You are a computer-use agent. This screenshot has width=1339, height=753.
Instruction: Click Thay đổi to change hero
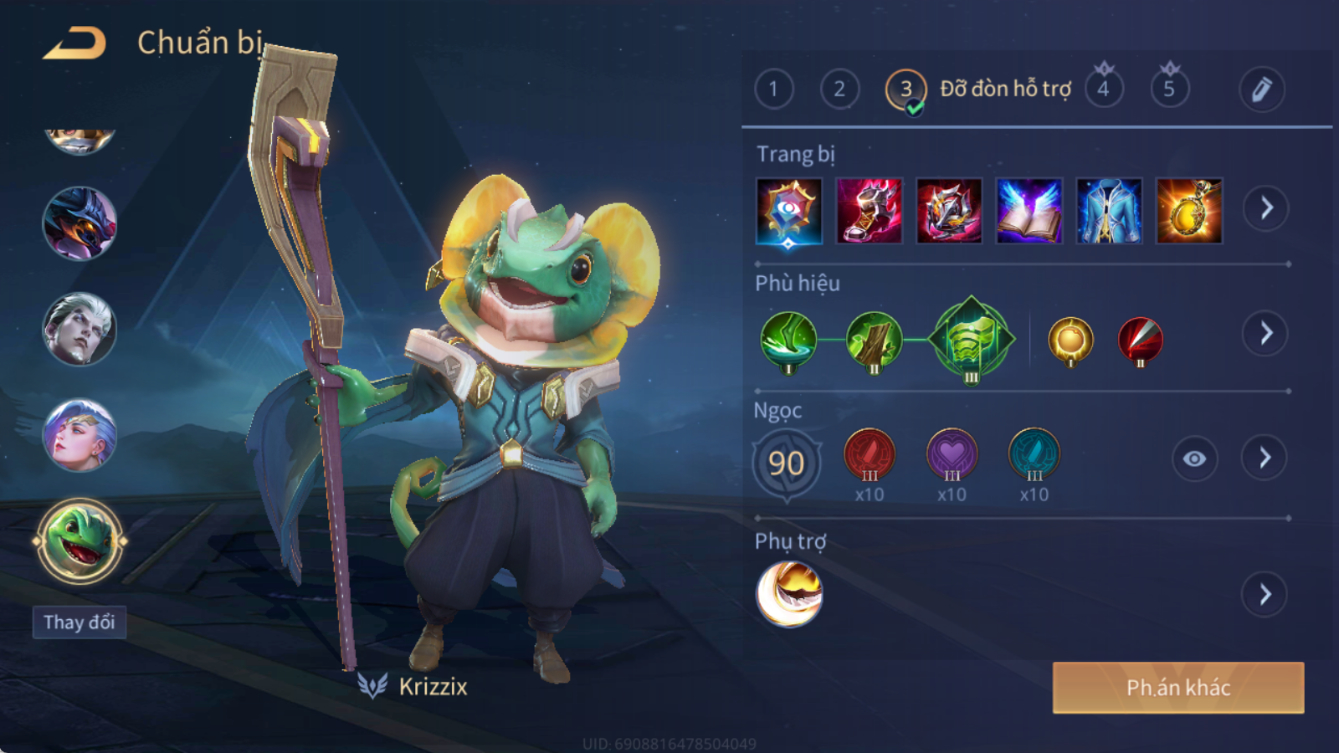(x=79, y=622)
